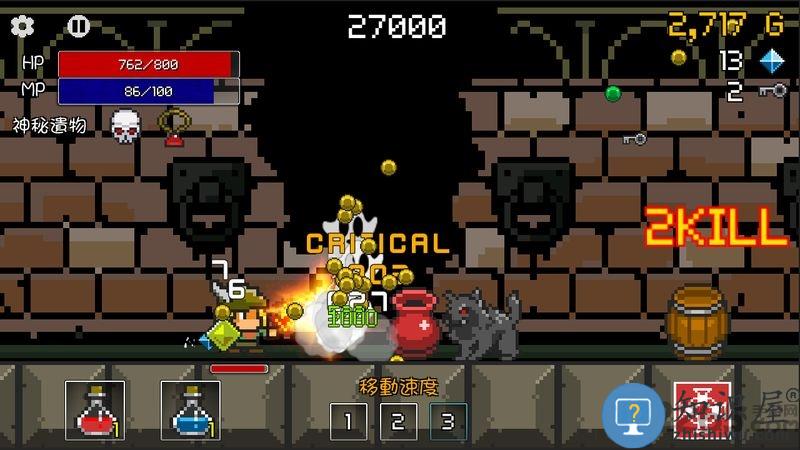Viewport: 800px width, 450px height.
Task: Click the blue help monitor overlay icon
Action: [635, 412]
